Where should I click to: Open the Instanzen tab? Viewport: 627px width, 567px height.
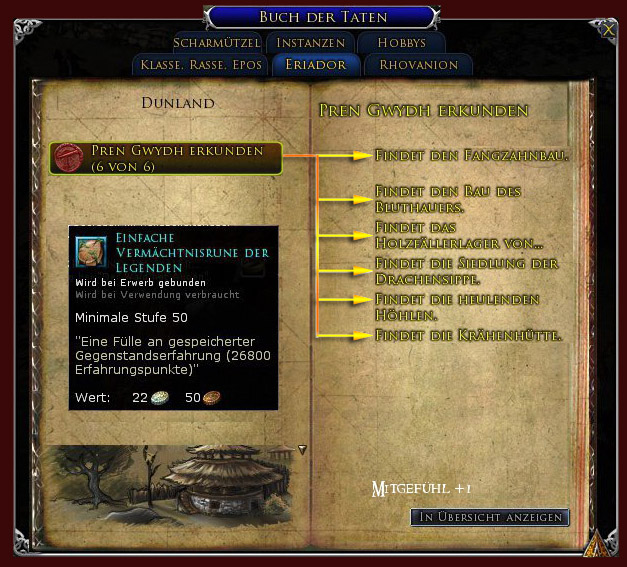pyautogui.click(x=310, y=43)
